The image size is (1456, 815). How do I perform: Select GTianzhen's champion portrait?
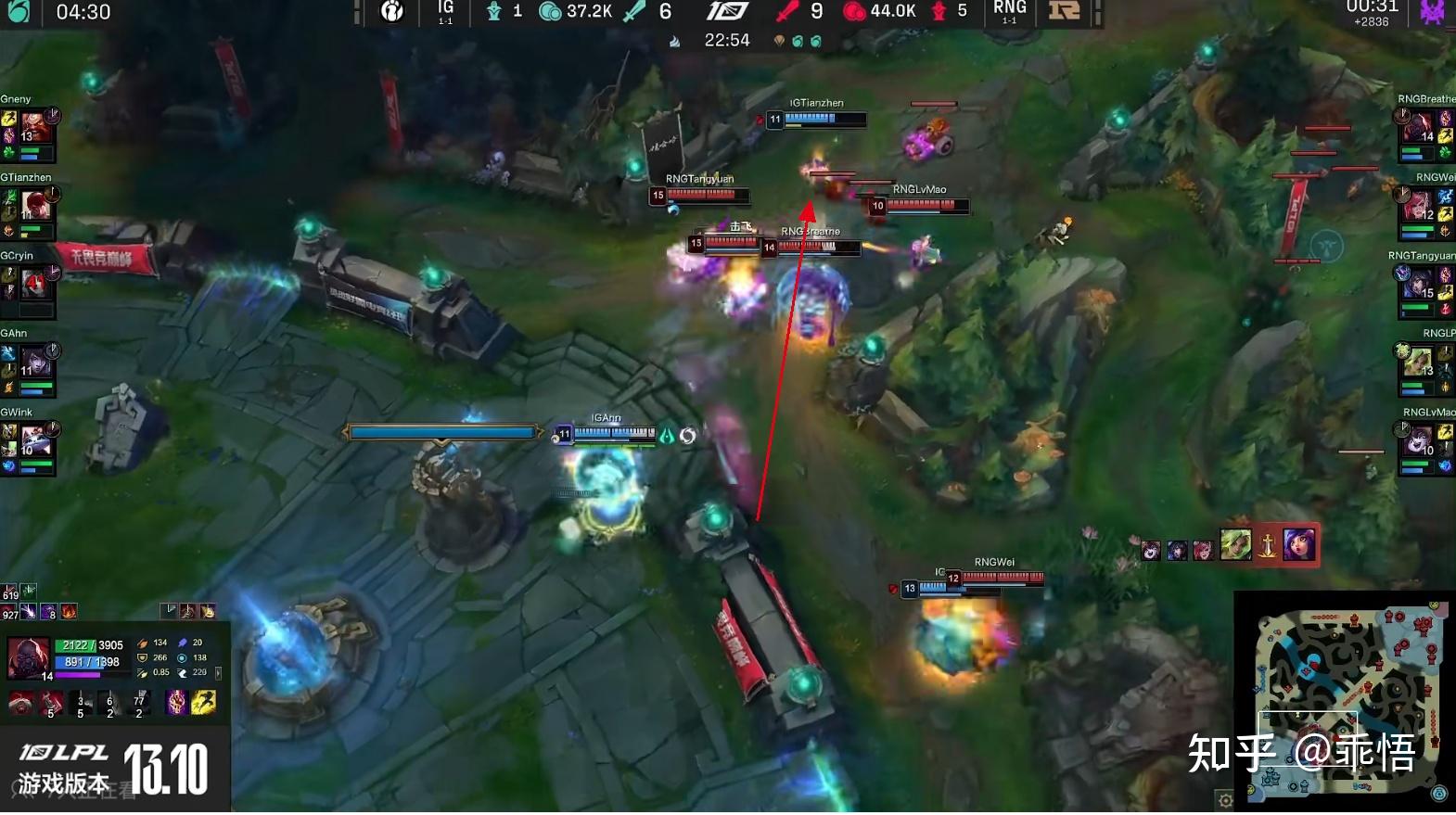click(x=35, y=203)
